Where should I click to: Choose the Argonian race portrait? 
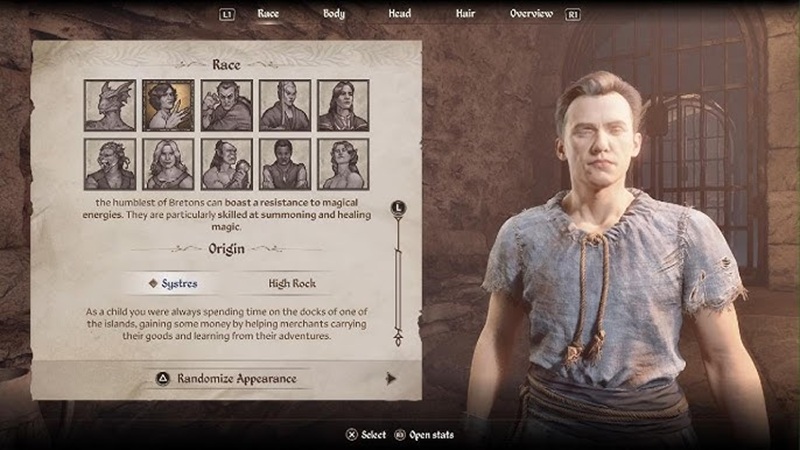click(110, 106)
